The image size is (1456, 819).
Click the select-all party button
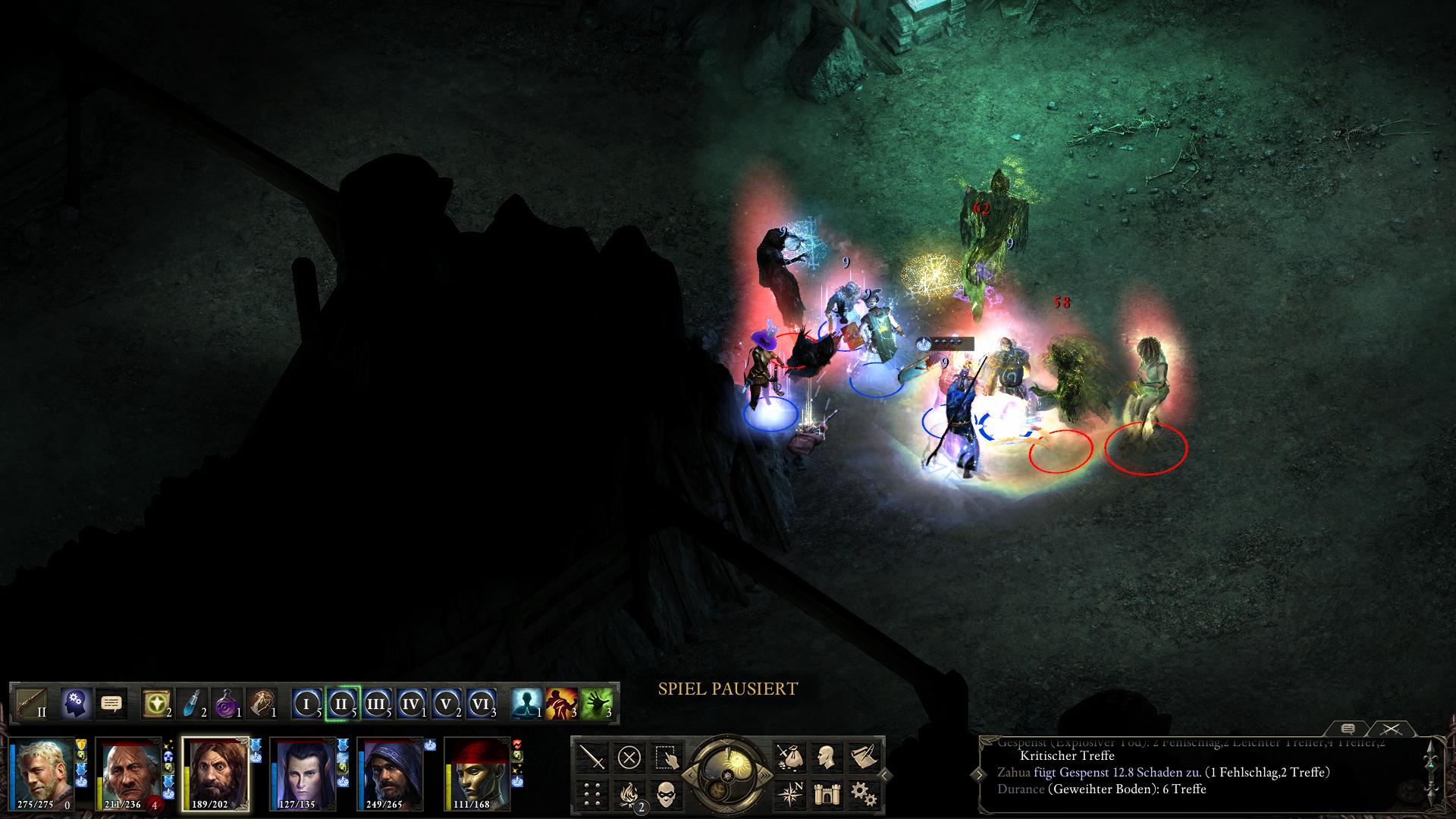click(x=665, y=757)
